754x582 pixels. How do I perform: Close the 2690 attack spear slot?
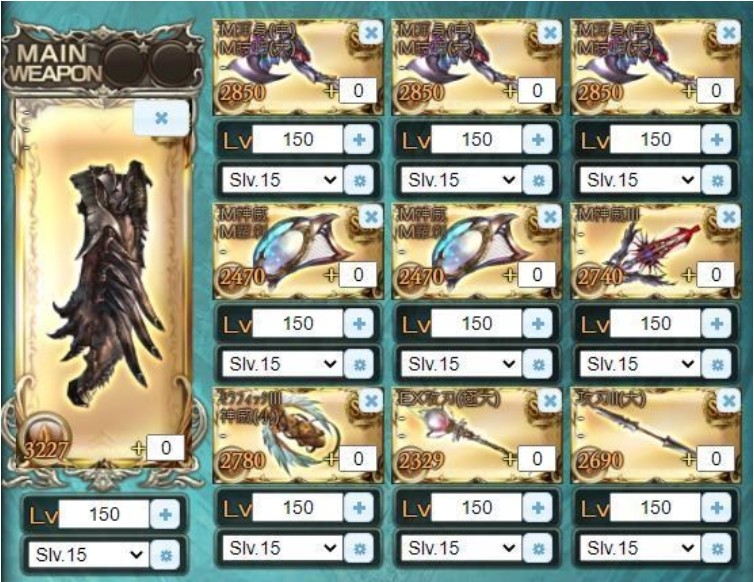pyautogui.click(x=729, y=401)
